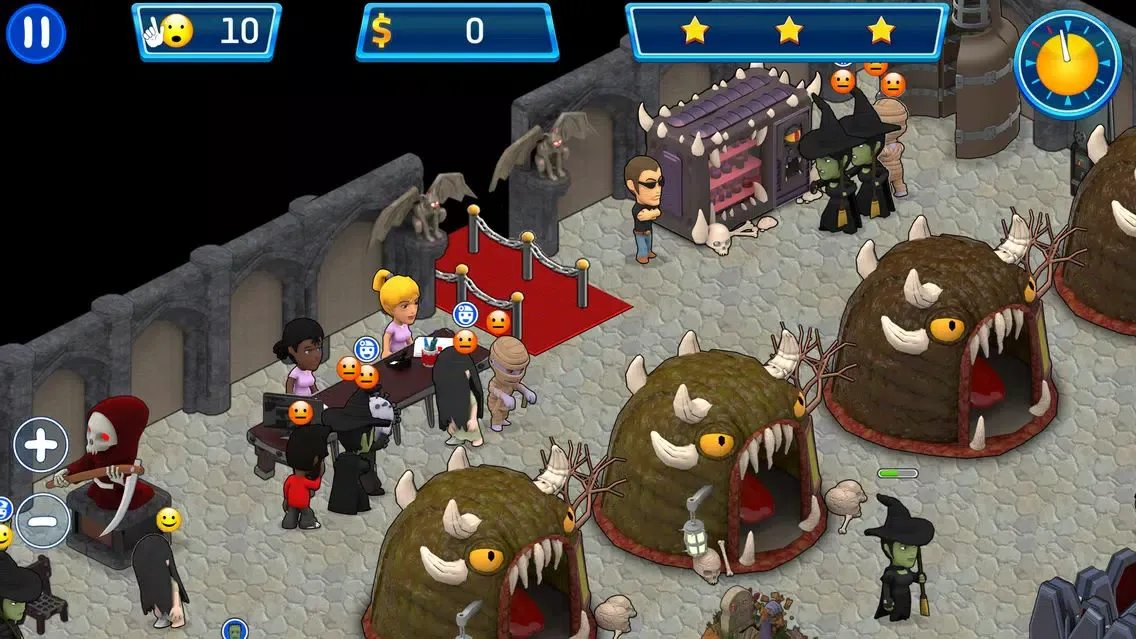Pause the game with the pause button

[36, 33]
